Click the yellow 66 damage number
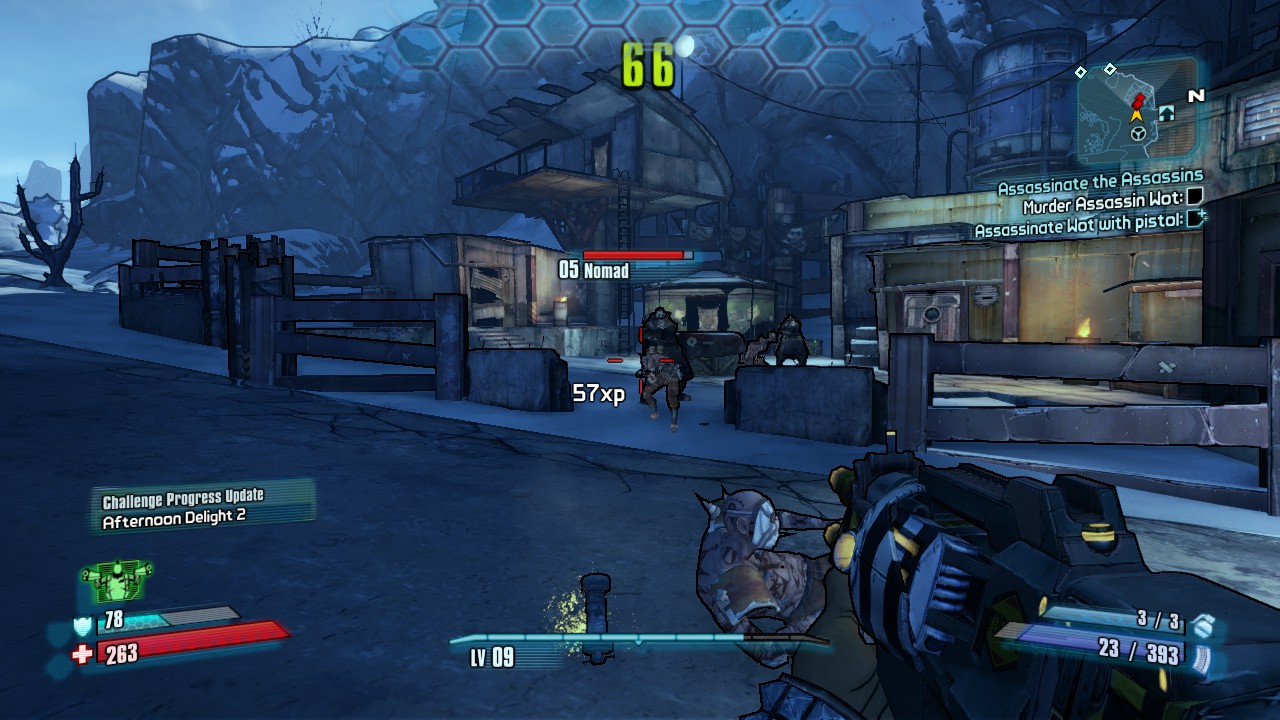The width and height of the screenshot is (1280, 720). pos(649,65)
